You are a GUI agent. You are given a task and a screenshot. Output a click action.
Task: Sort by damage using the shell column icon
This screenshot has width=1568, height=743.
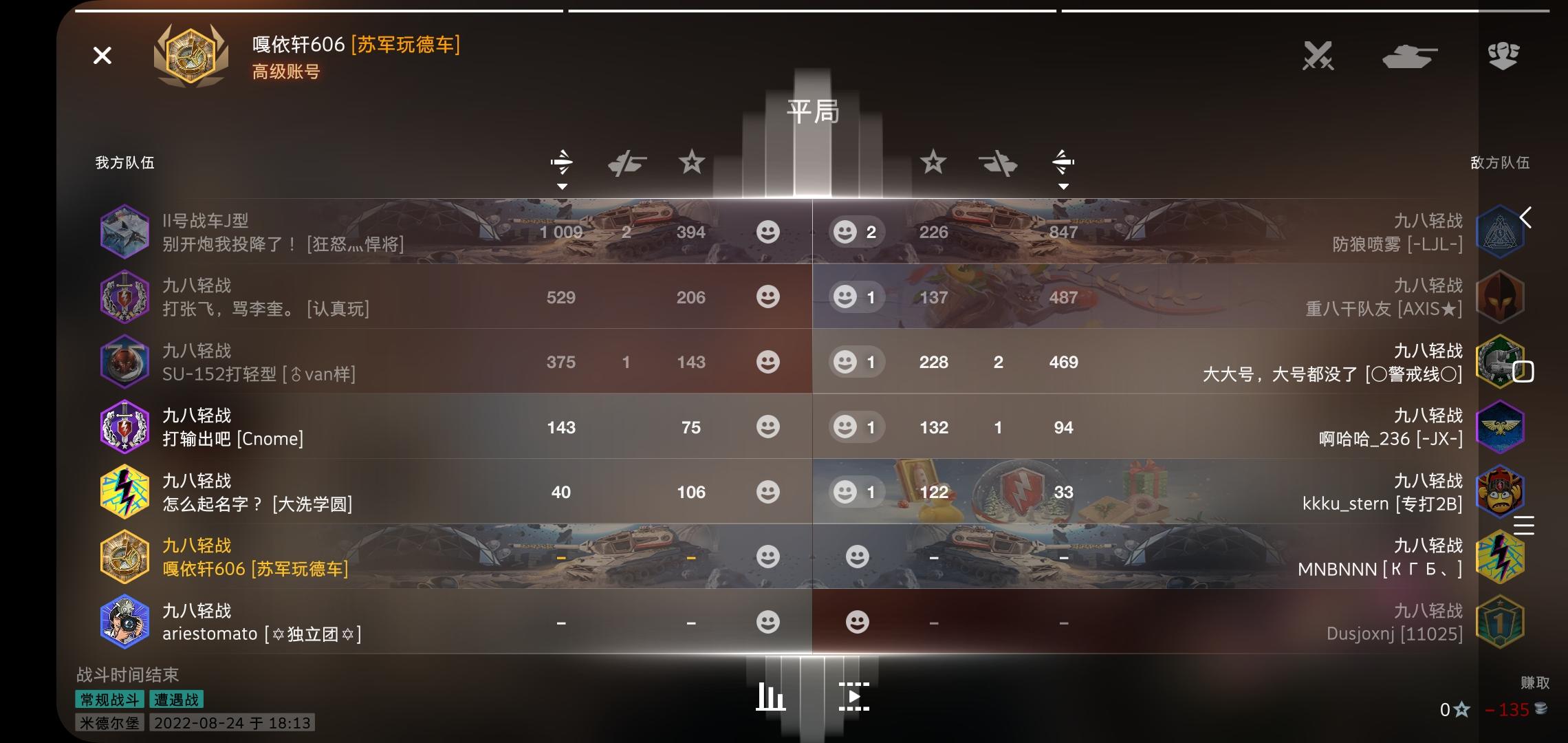pos(563,162)
